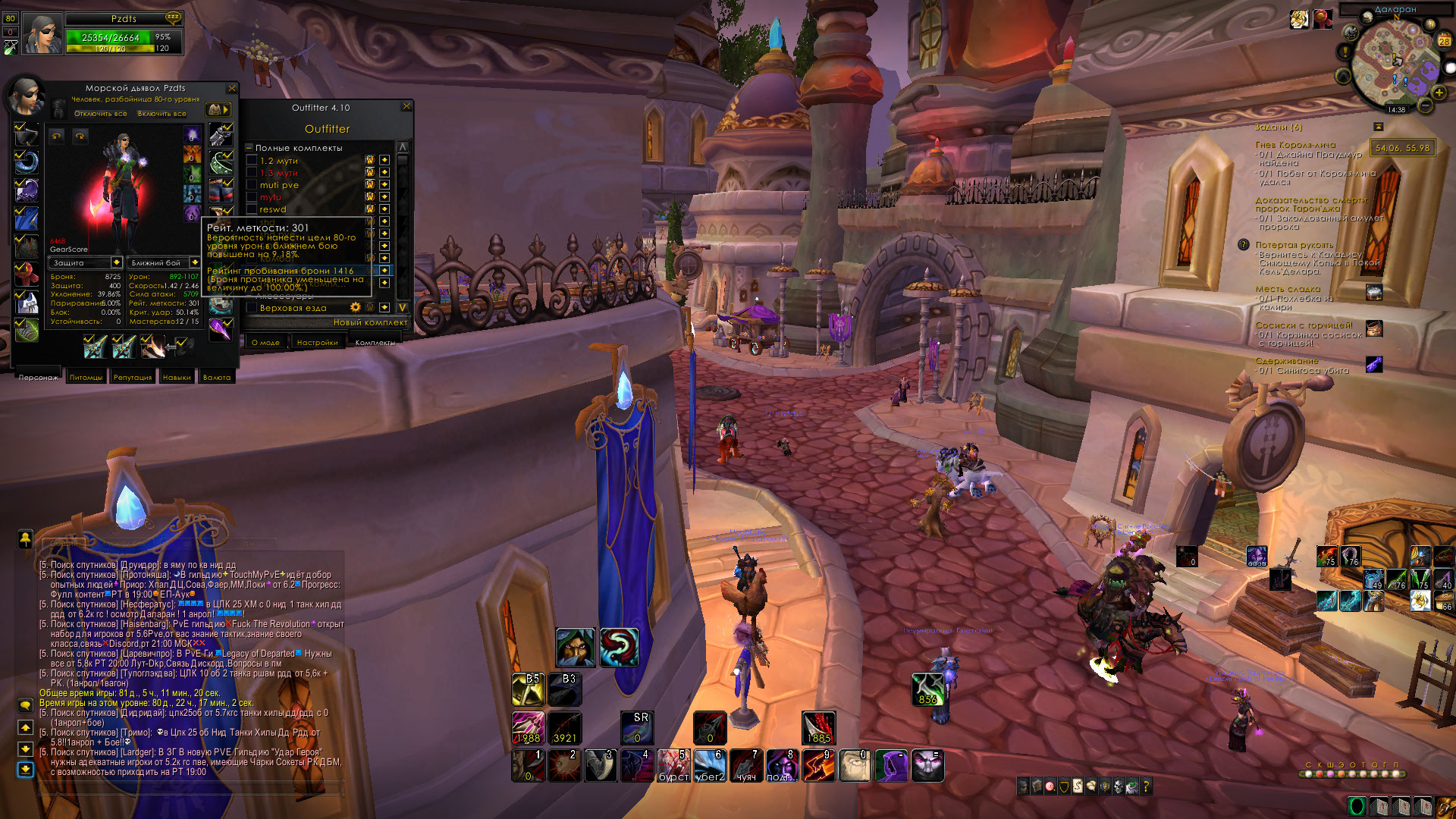Screen dimensions: 1456x819
Task: Open the Питомцы tab
Action: (86, 377)
